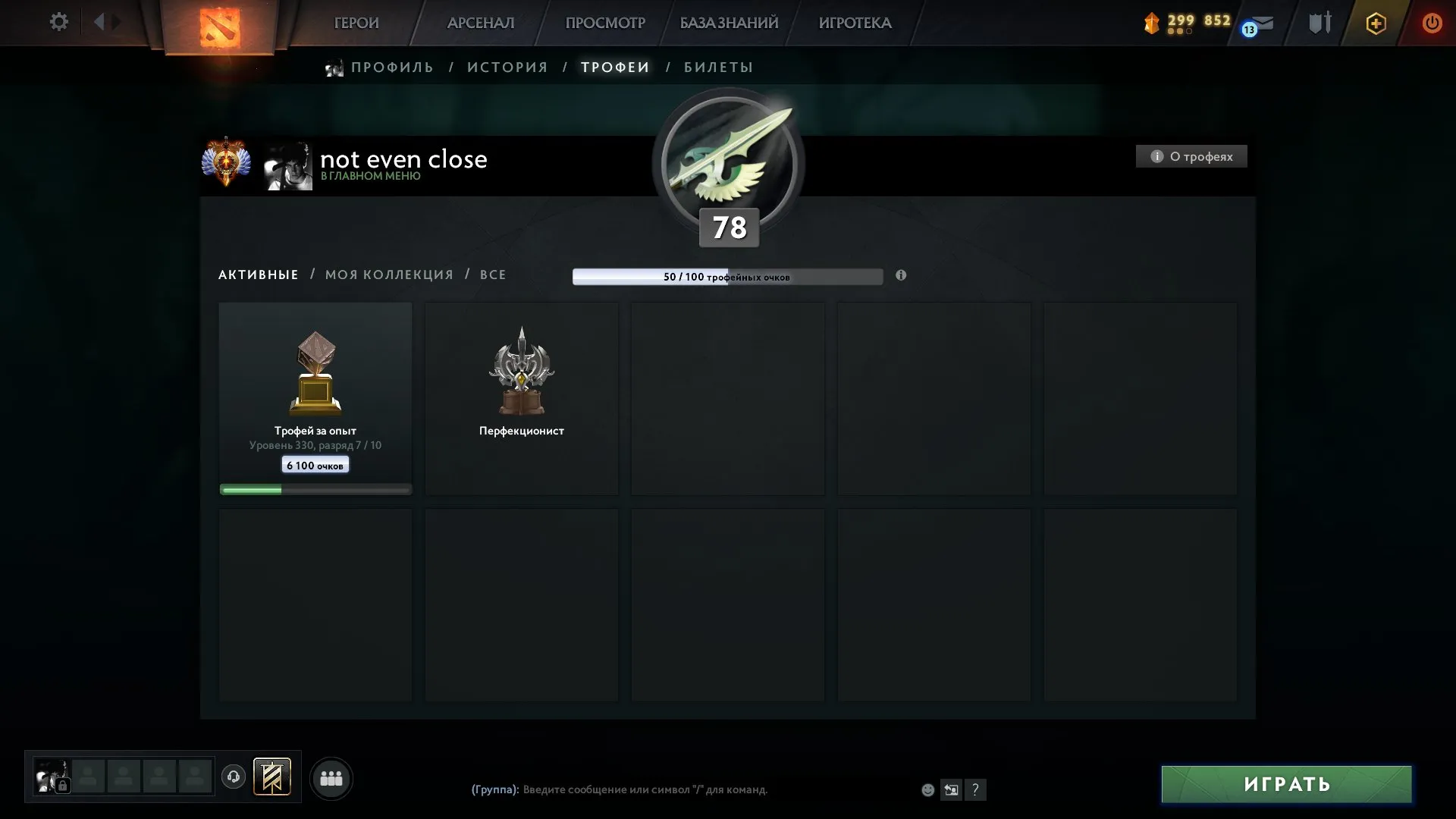
Task: Open the Armory shield and sword icon
Action: pos(1319,23)
